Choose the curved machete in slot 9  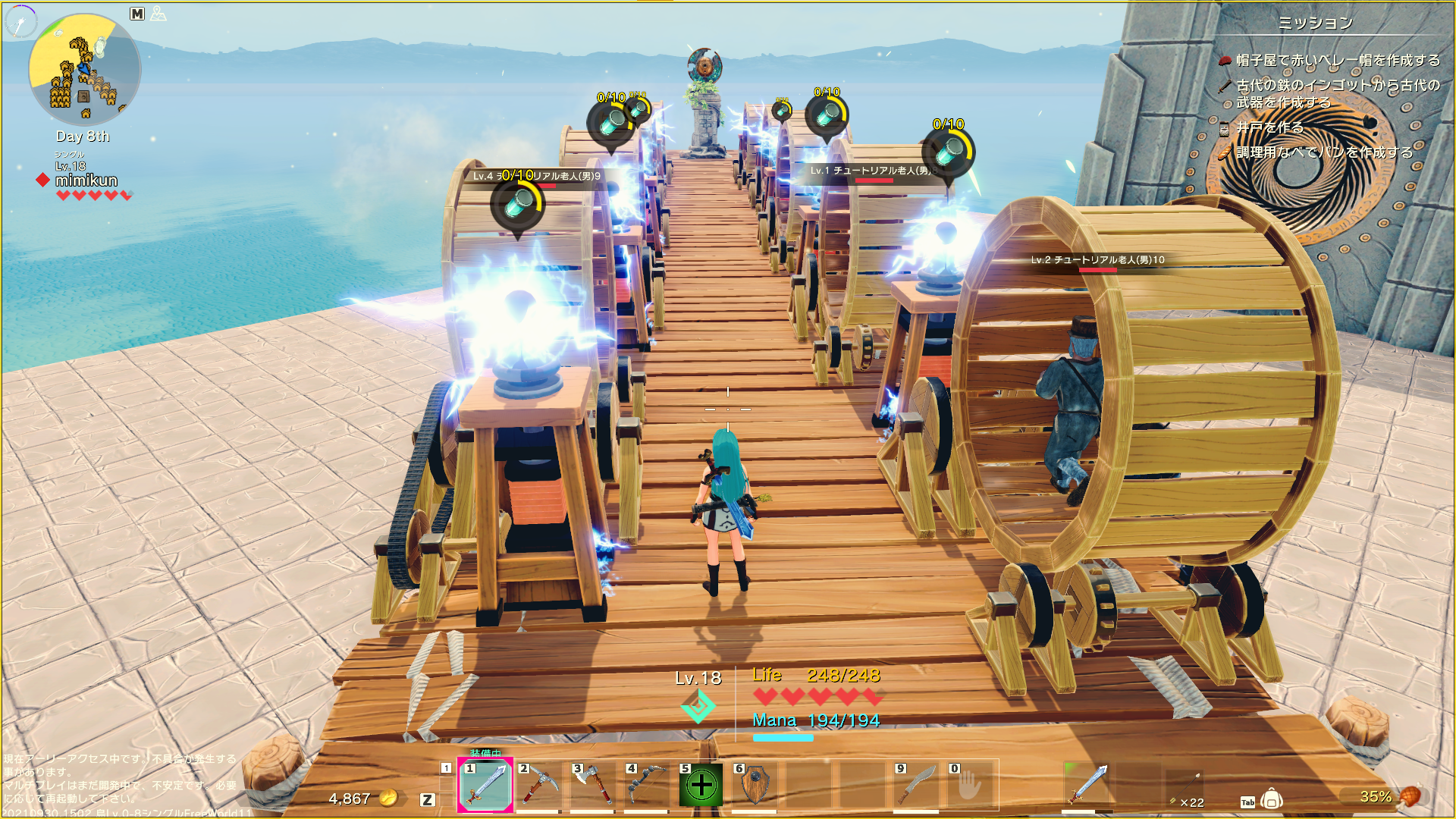coord(916,786)
